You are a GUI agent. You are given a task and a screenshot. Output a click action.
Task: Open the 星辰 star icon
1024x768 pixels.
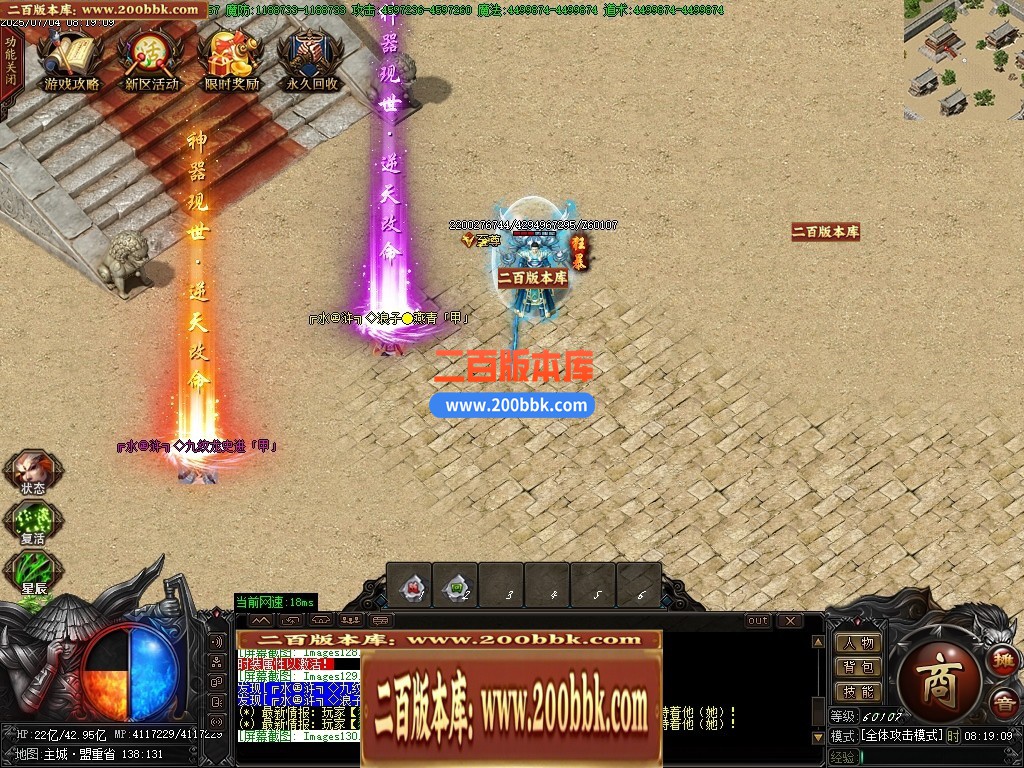(x=33, y=571)
